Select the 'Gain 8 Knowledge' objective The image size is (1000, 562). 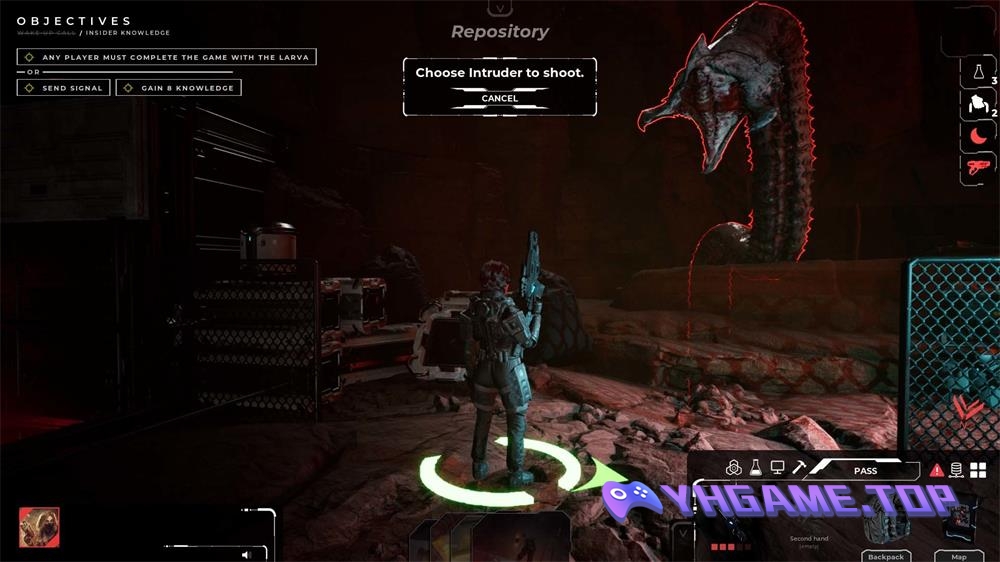click(x=179, y=88)
